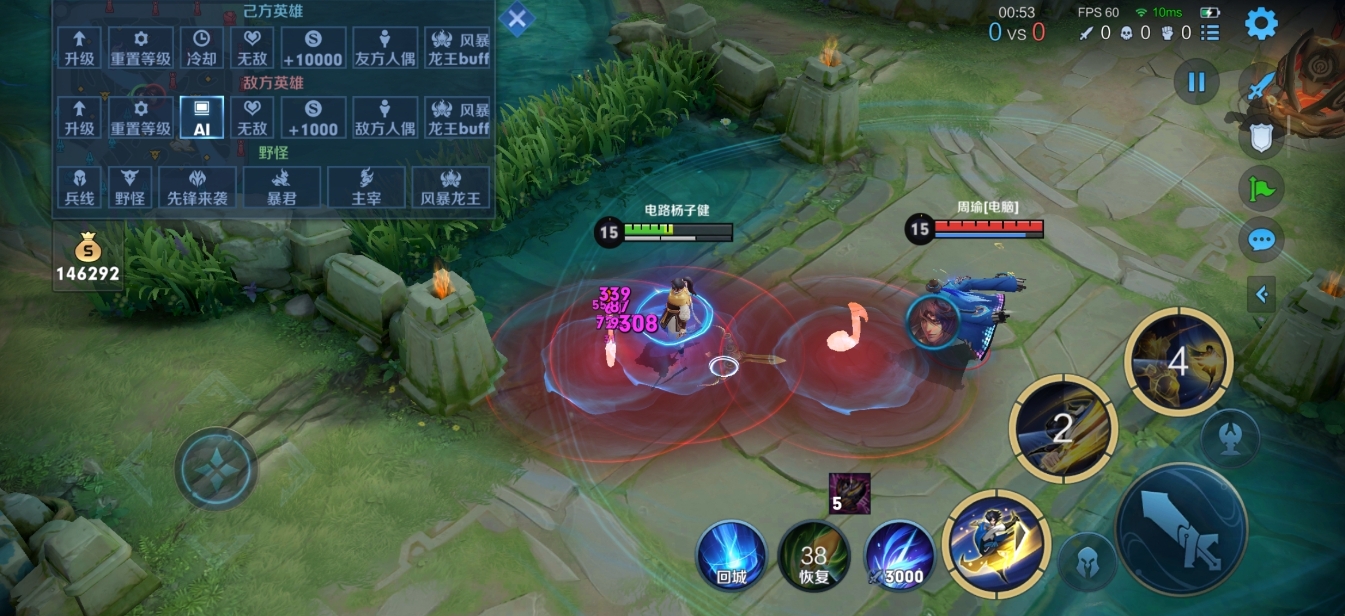Click the 风暴龙王 storm dragon button
Screen dimensions: 1345x616
point(450,187)
